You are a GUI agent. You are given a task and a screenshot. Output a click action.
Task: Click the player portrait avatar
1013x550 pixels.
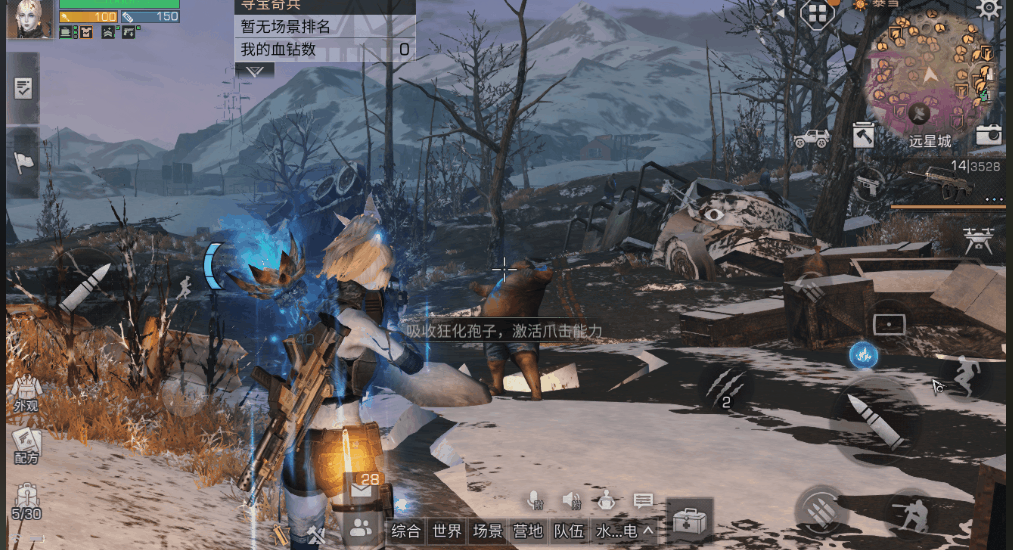pyautogui.click(x=29, y=19)
